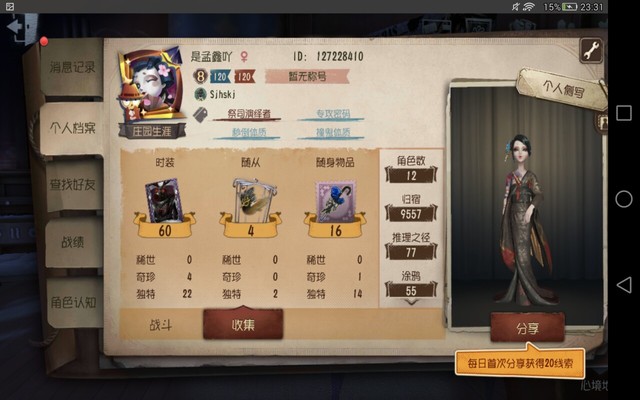This screenshot has width=640, height=400.
Task: Select the 个人档案 profile tab
Action: coord(72,127)
